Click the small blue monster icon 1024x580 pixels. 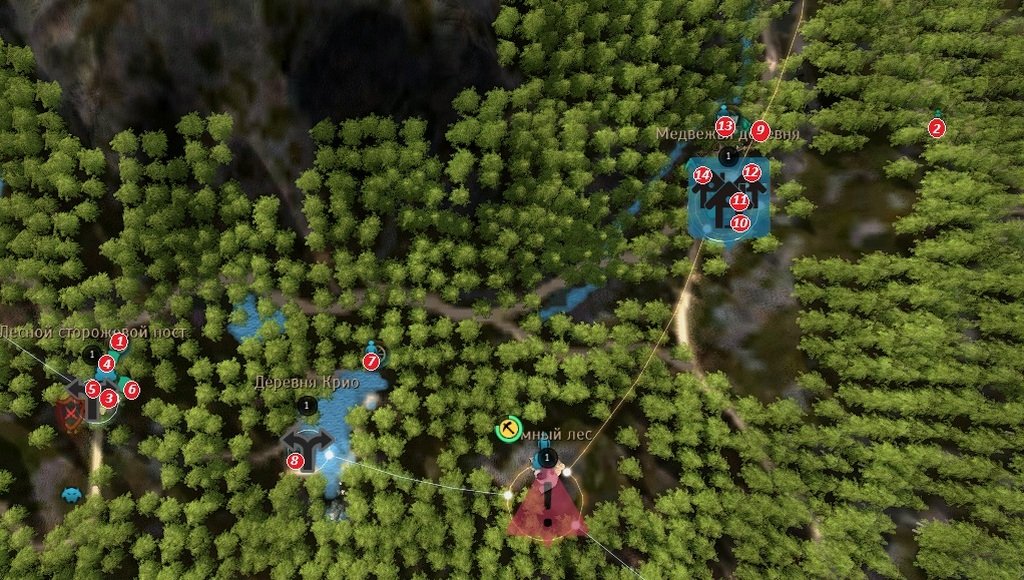tap(71, 493)
